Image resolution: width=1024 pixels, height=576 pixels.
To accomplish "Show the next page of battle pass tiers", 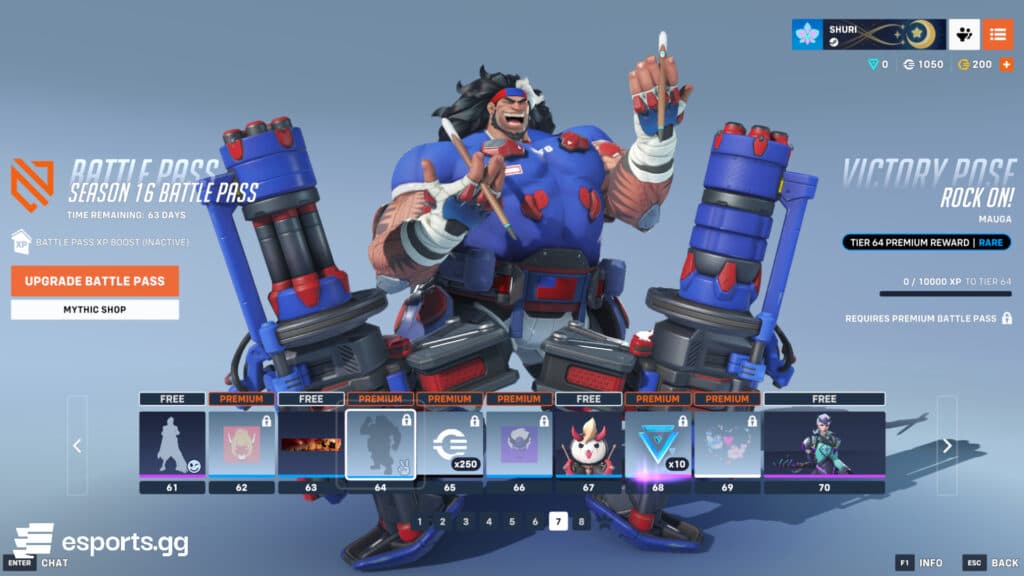I will (947, 445).
